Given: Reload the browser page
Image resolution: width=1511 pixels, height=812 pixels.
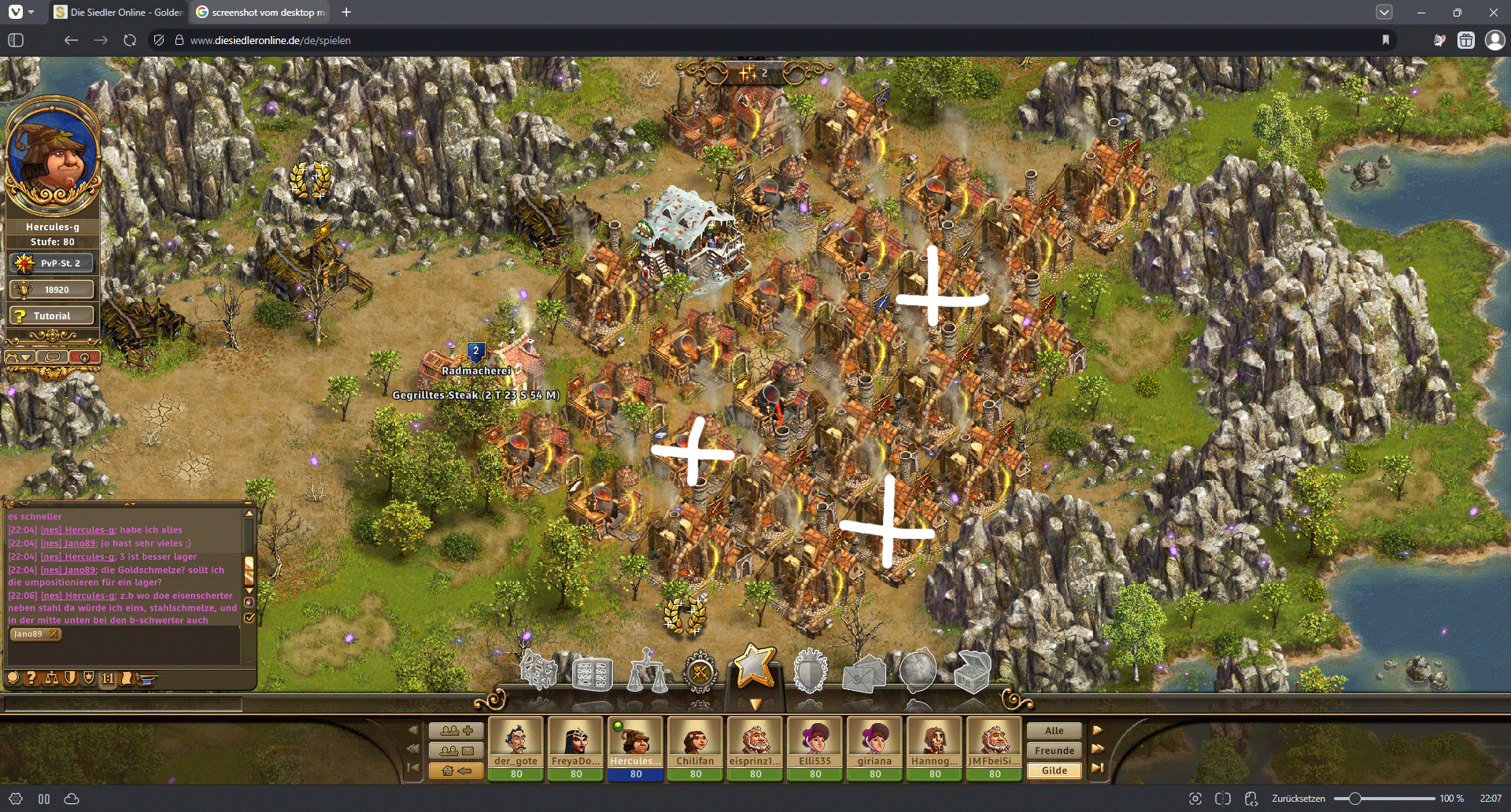Looking at the screenshot, I should (x=130, y=40).
